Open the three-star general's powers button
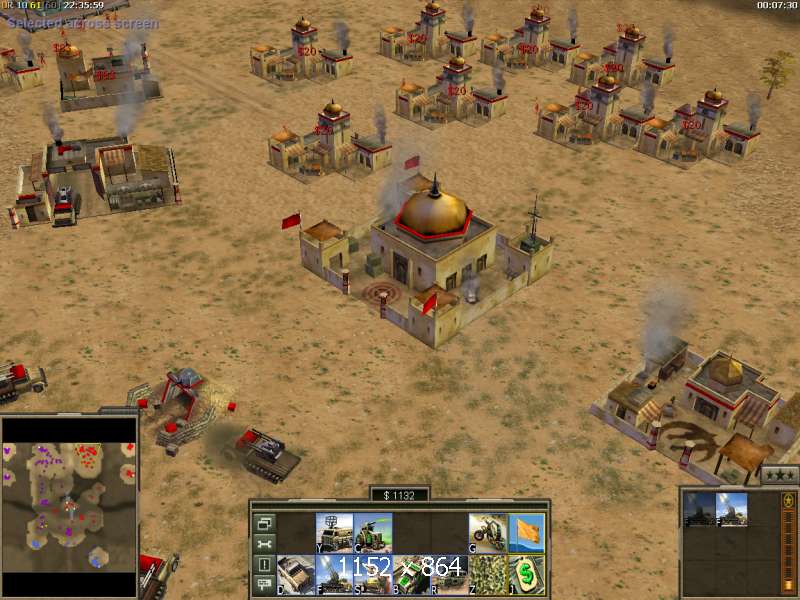 click(779, 475)
